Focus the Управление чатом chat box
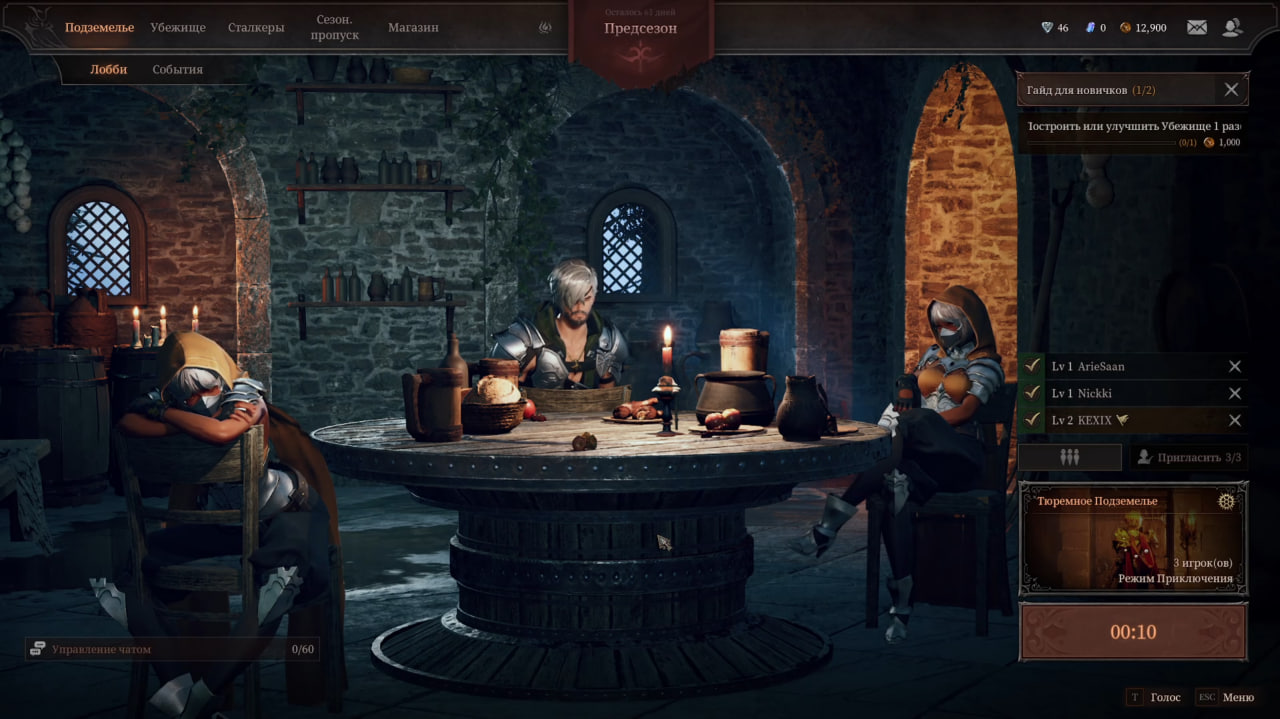This screenshot has width=1280, height=719. click(170, 649)
